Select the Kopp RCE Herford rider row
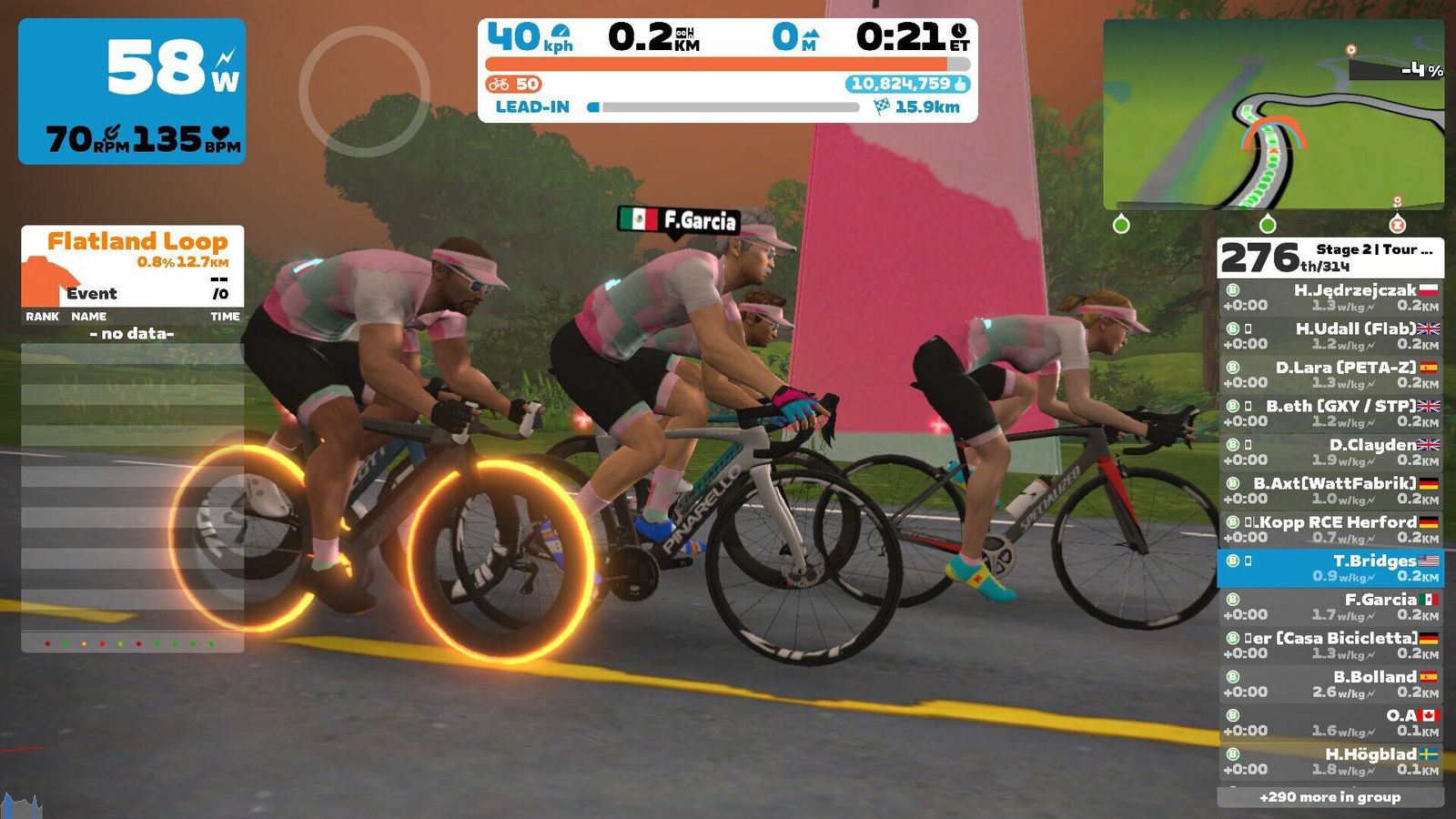Viewport: 1456px width, 819px height. [1330, 530]
